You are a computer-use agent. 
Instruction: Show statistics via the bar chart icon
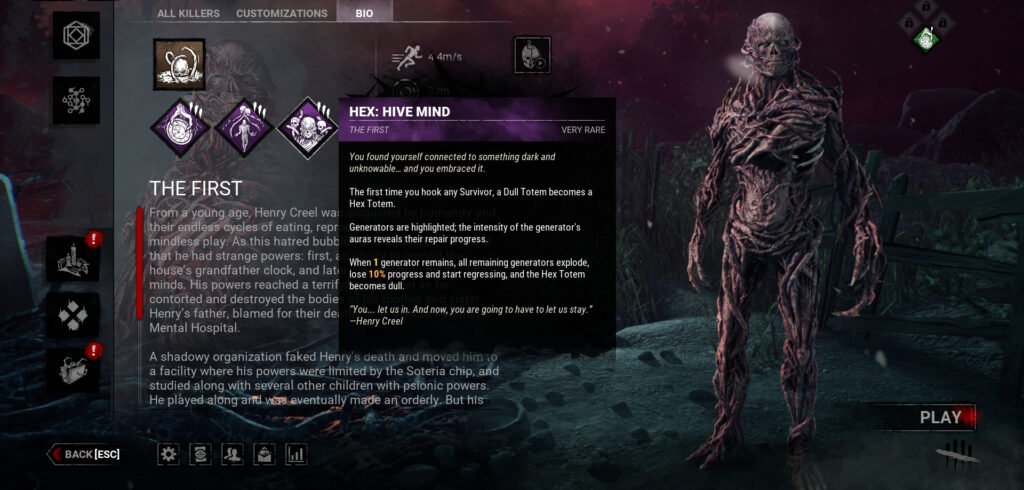[295, 454]
